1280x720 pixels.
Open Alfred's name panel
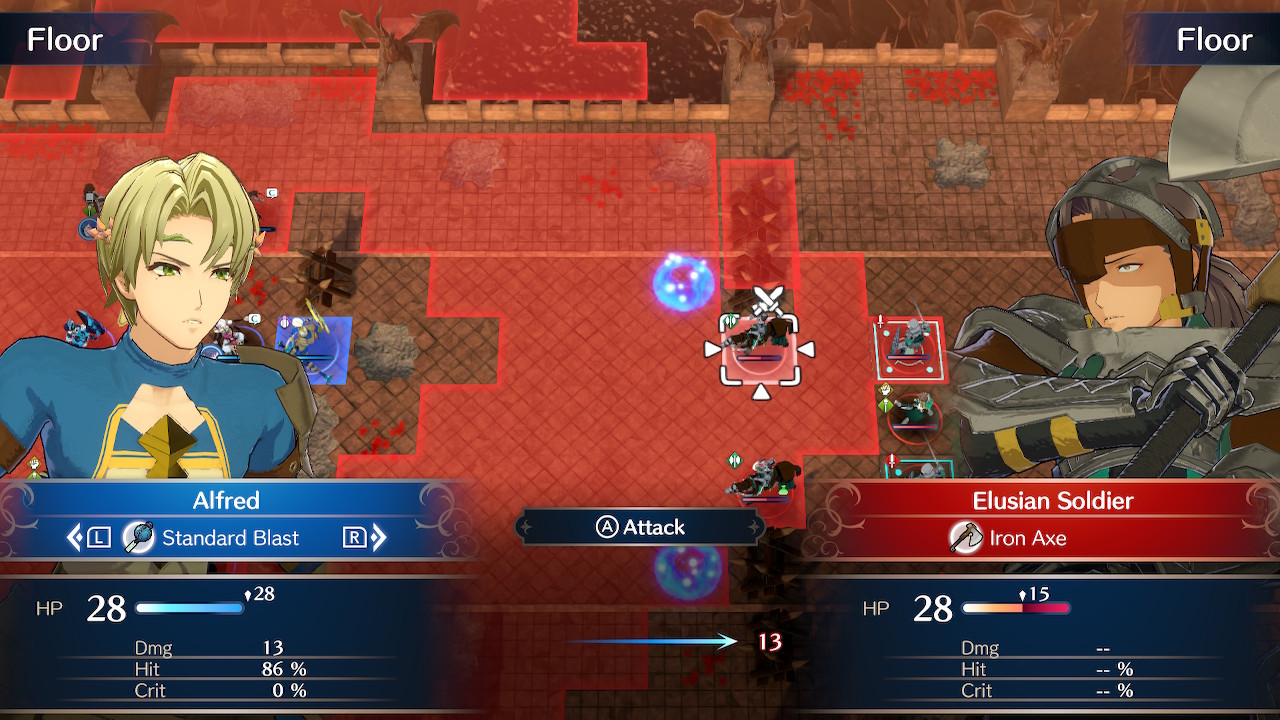[226, 500]
